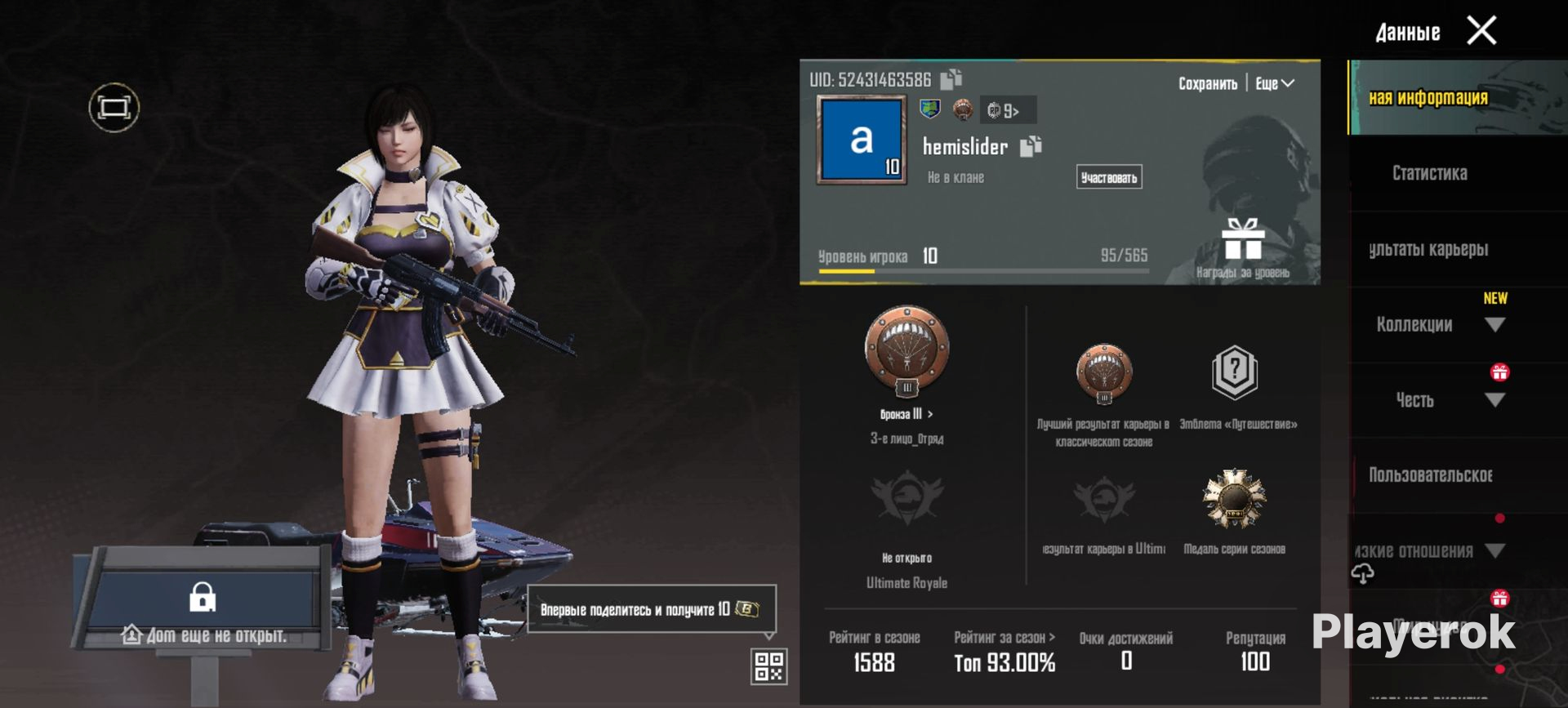Copy the player UID
Image resolution: width=1568 pixels, height=708 pixels.
(951, 79)
